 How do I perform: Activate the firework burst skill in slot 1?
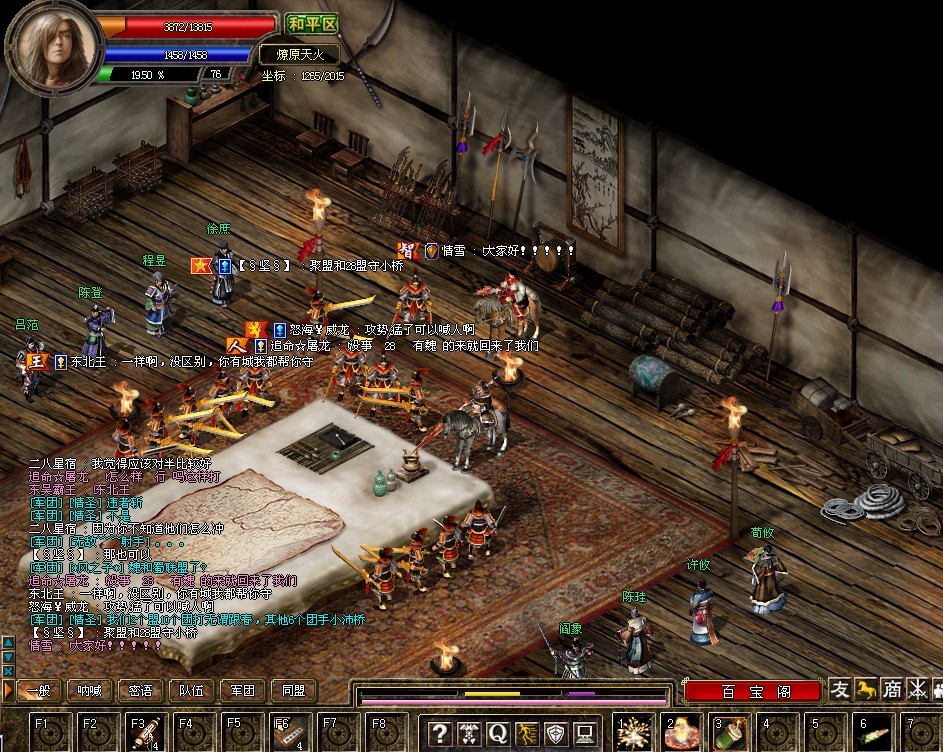(x=633, y=733)
